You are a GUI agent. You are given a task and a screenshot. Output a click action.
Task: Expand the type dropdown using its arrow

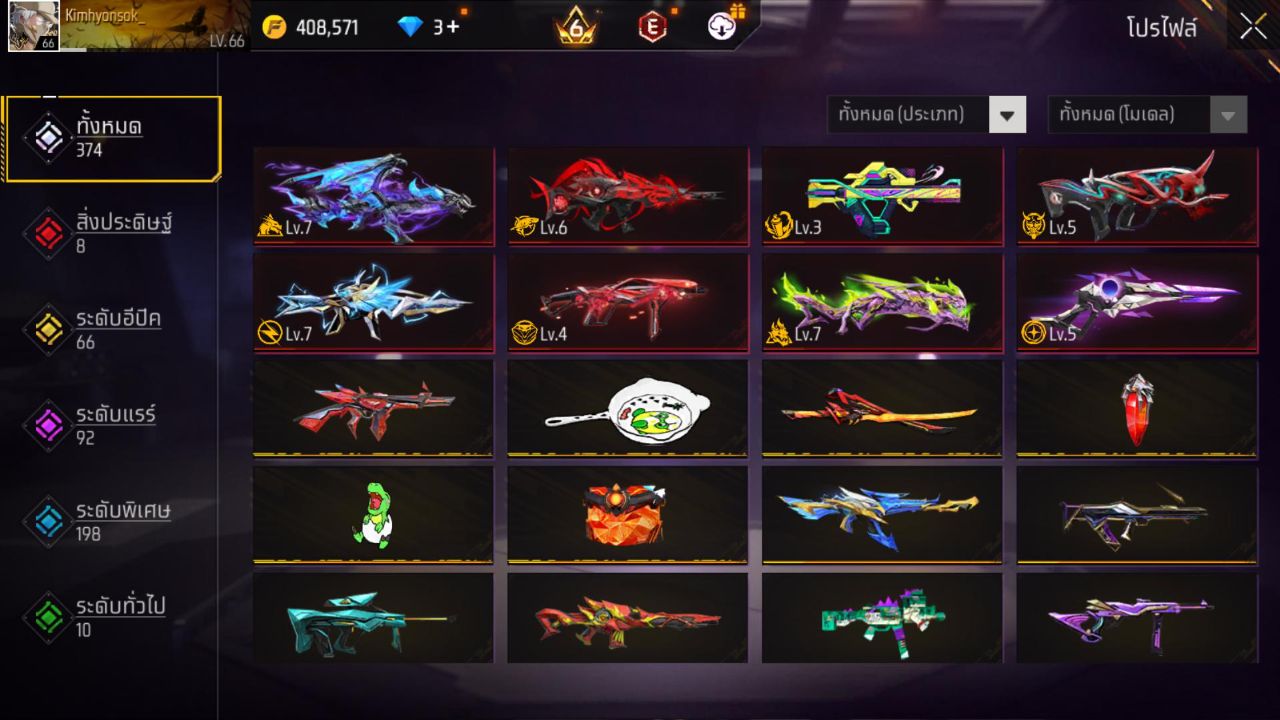1007,114
